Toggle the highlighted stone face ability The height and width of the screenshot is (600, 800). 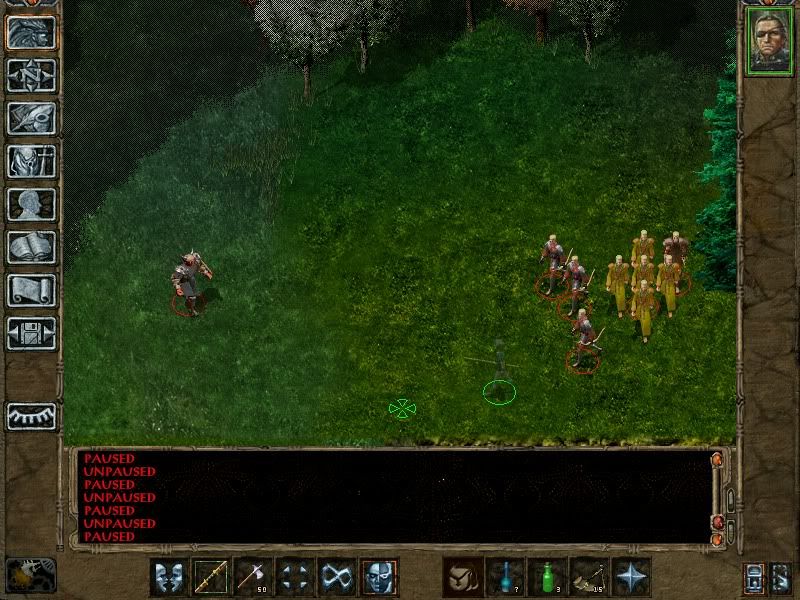[x=379, y=577]
